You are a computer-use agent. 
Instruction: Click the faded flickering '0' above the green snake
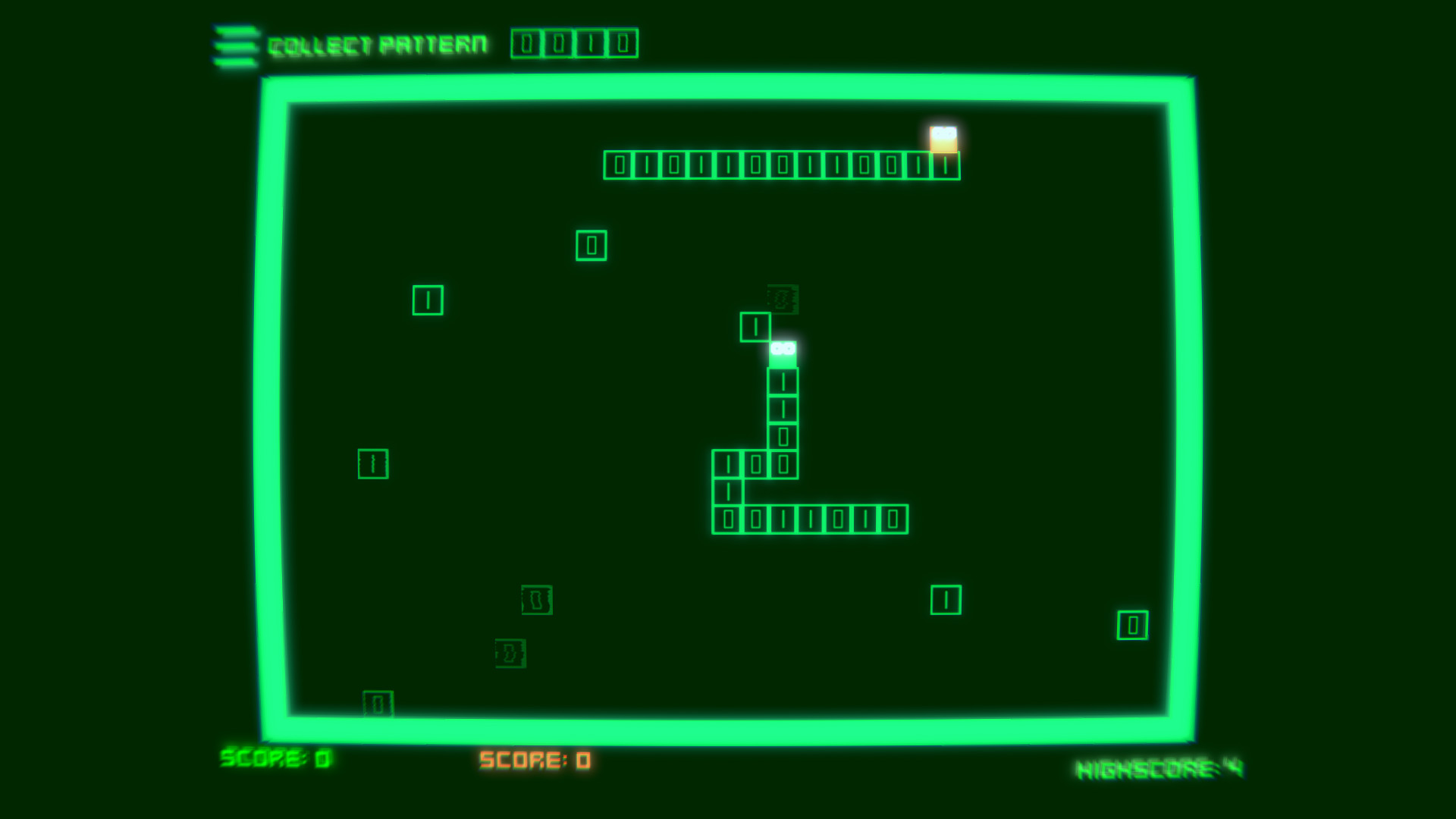(780, 298)
